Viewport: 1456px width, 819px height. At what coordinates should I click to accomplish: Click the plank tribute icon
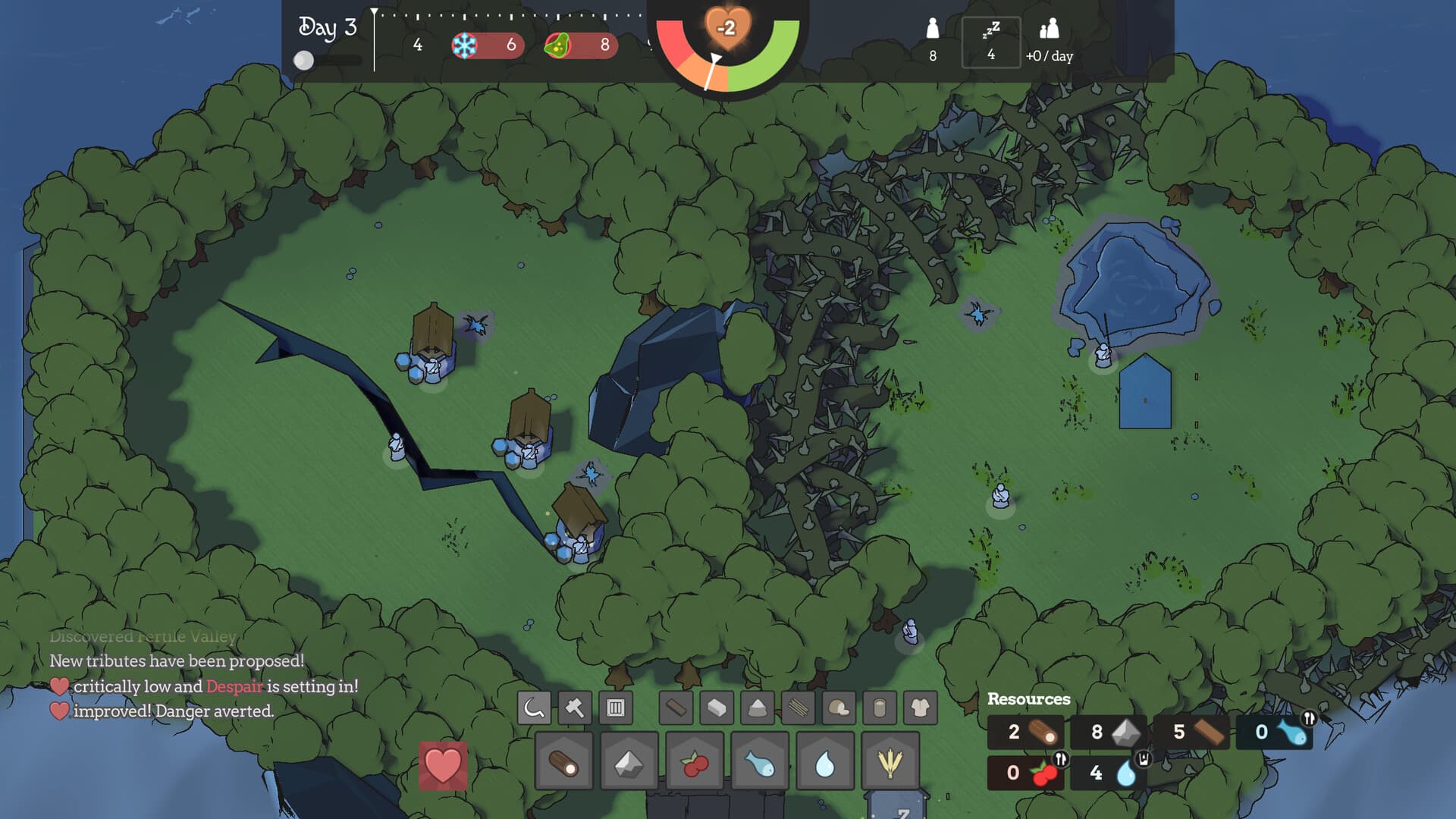(x=675, y=708)
